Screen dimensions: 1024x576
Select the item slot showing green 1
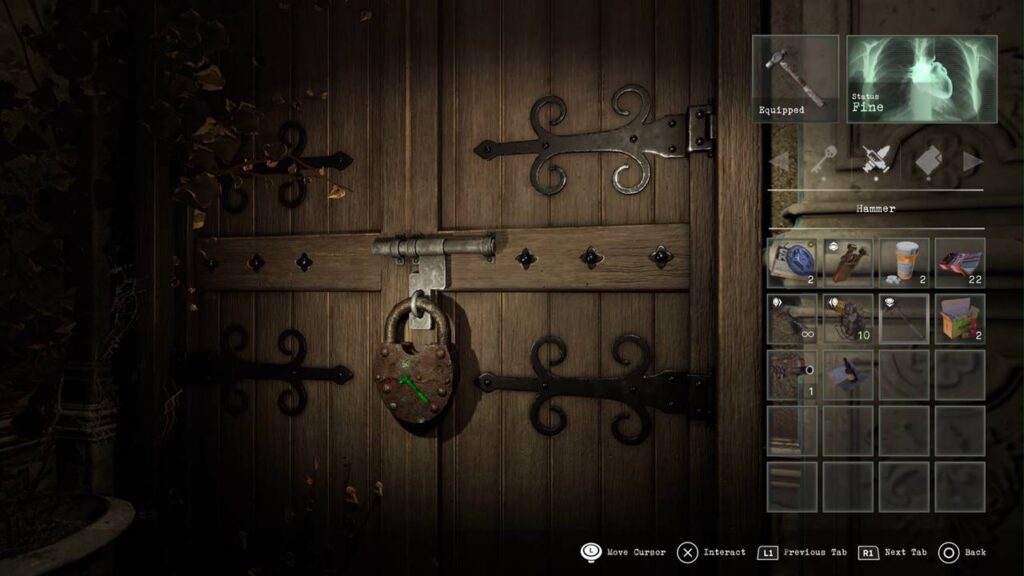tap(792, 374)
